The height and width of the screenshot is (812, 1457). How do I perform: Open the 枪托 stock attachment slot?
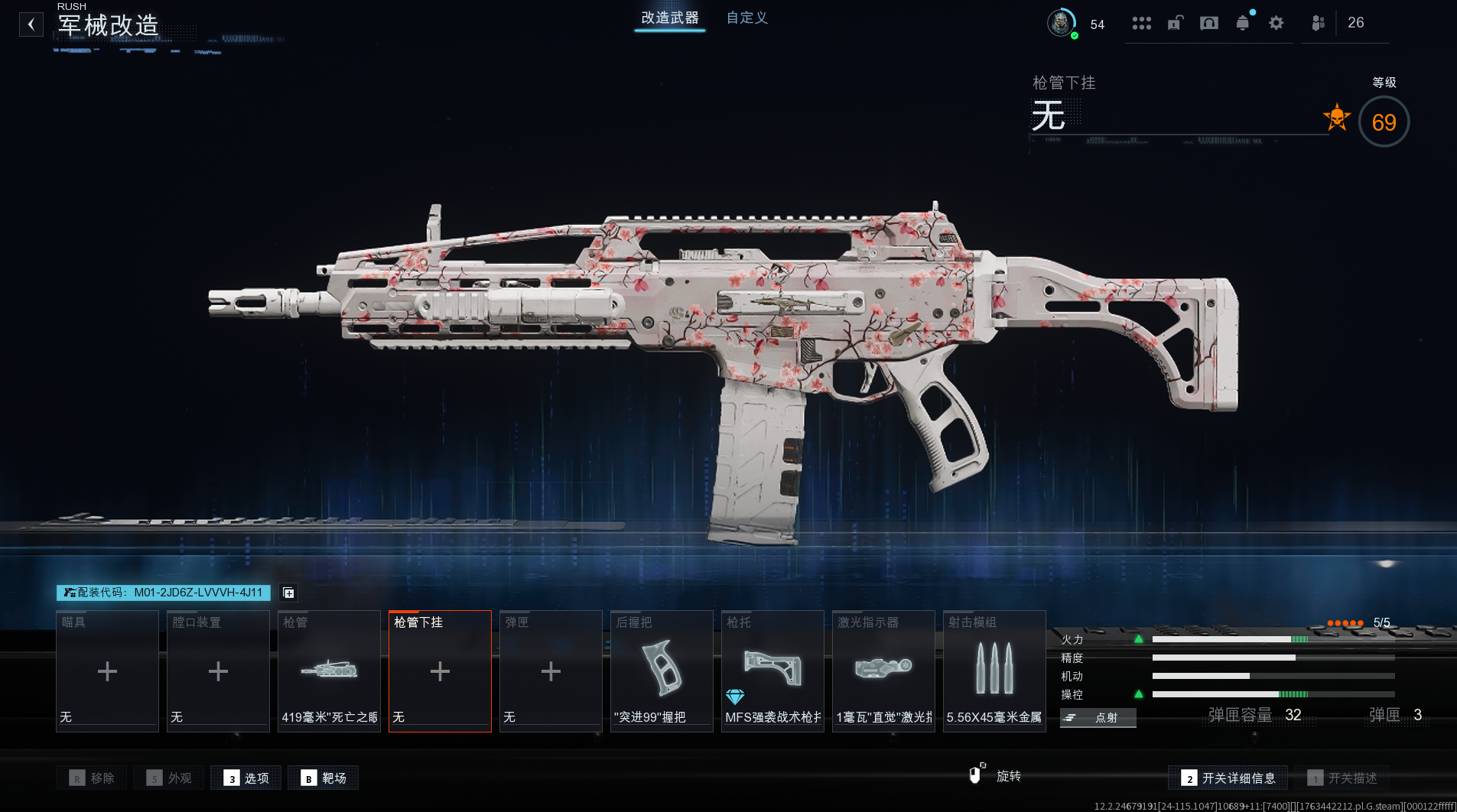tap(772, 671)
